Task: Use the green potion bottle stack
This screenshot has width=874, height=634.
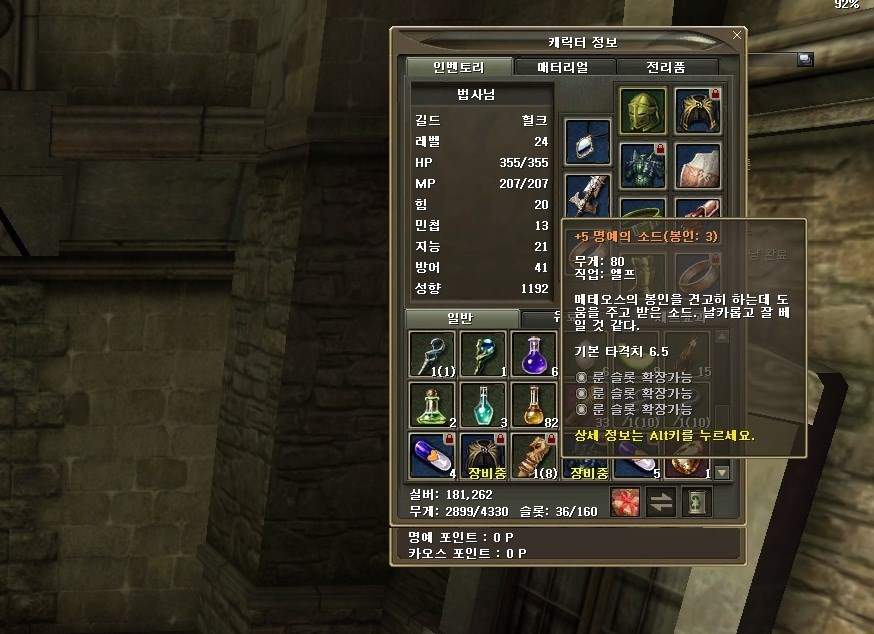Action: point(432,404)
